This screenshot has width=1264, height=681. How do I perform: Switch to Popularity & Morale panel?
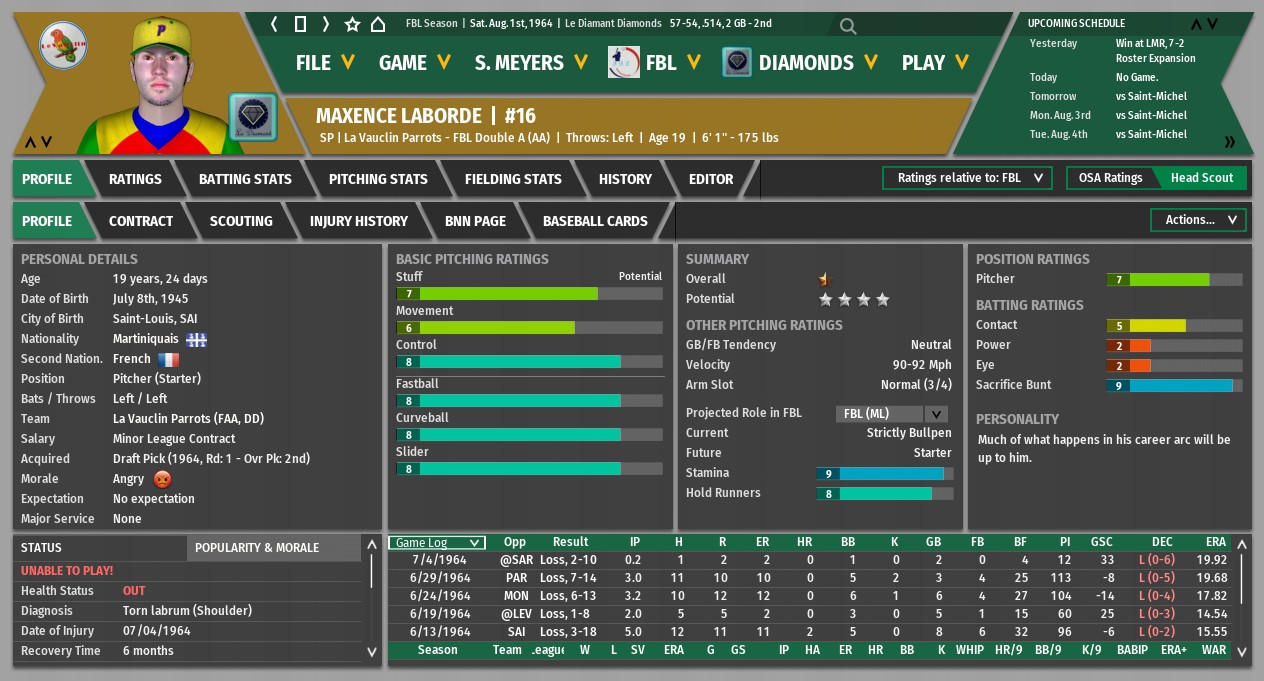257,548
